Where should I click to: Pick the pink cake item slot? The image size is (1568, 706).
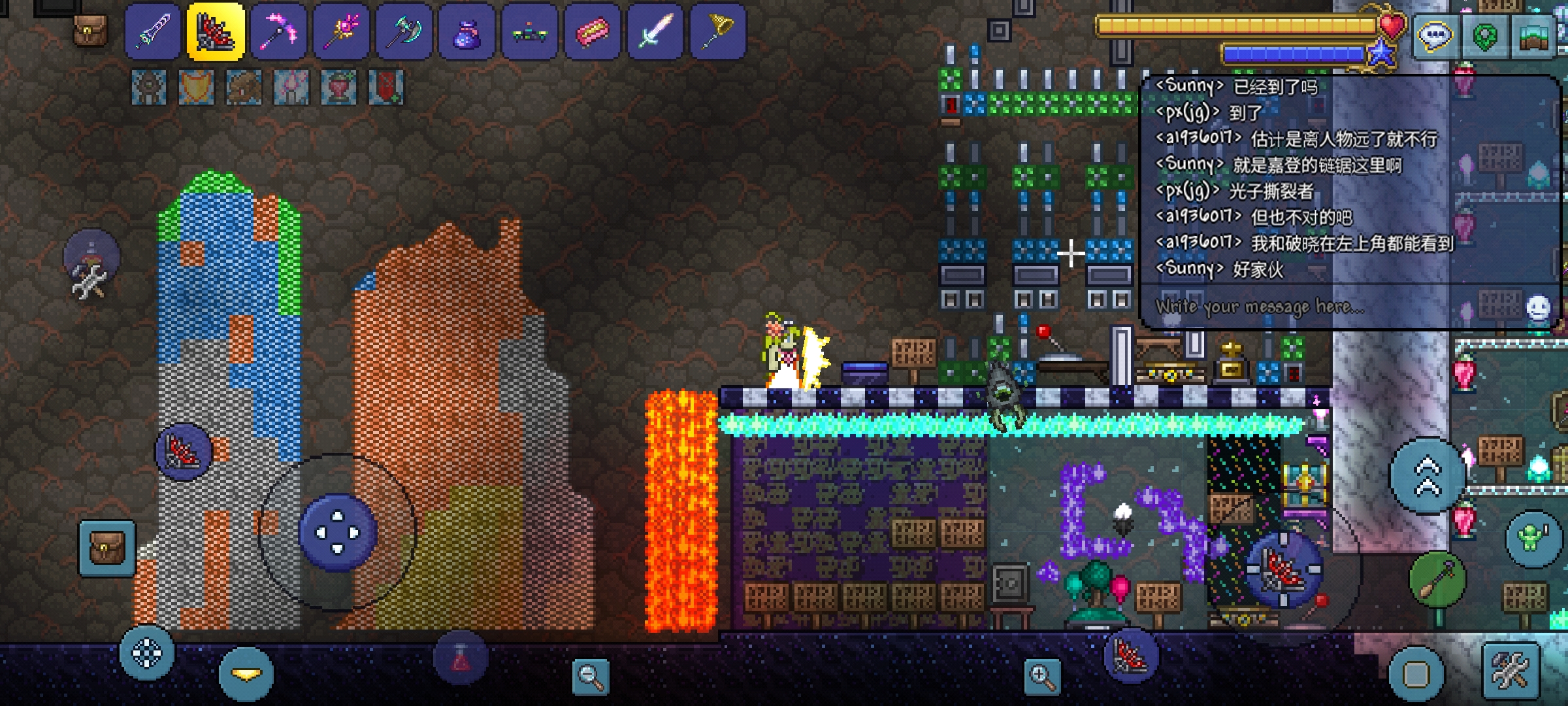592,31
